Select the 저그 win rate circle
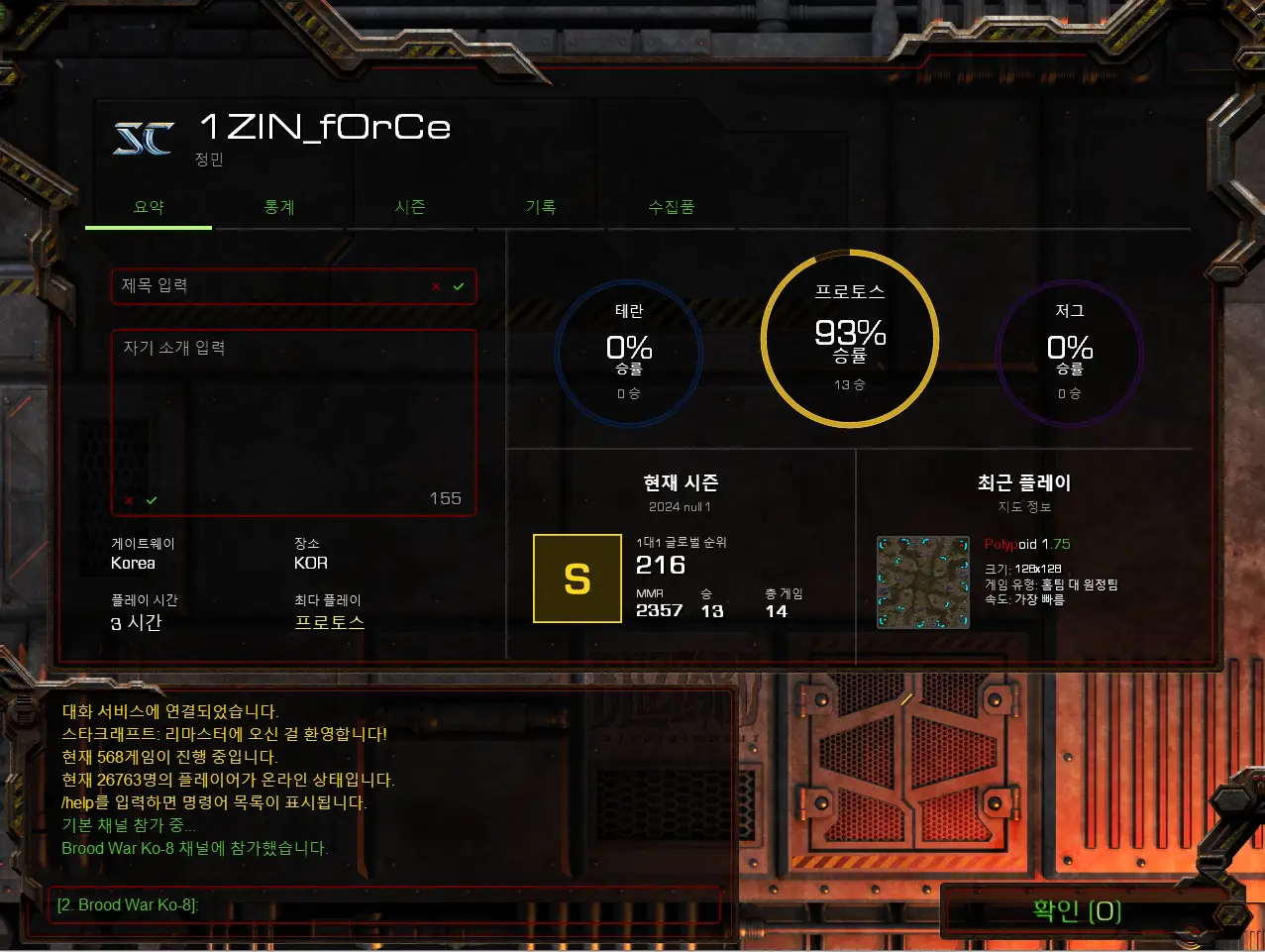 (1070, 354)
